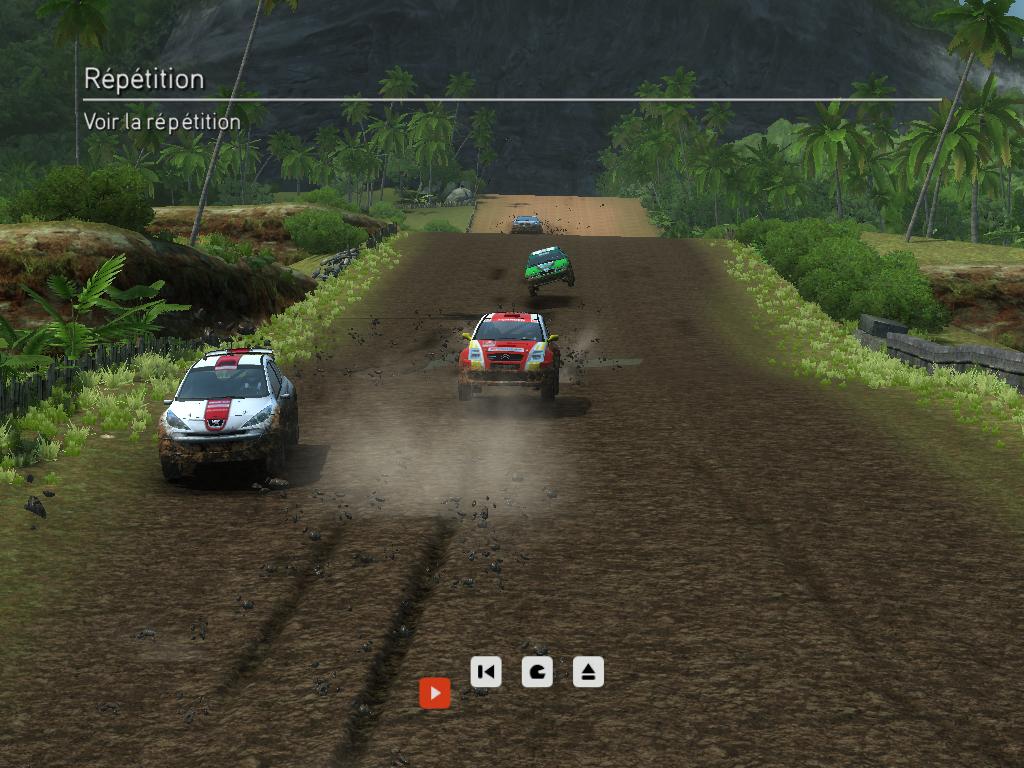Image resolution: width=1024 pixels, height=768 pixels.
Task: Play the replay with the red play button
Action: (434, 692)
